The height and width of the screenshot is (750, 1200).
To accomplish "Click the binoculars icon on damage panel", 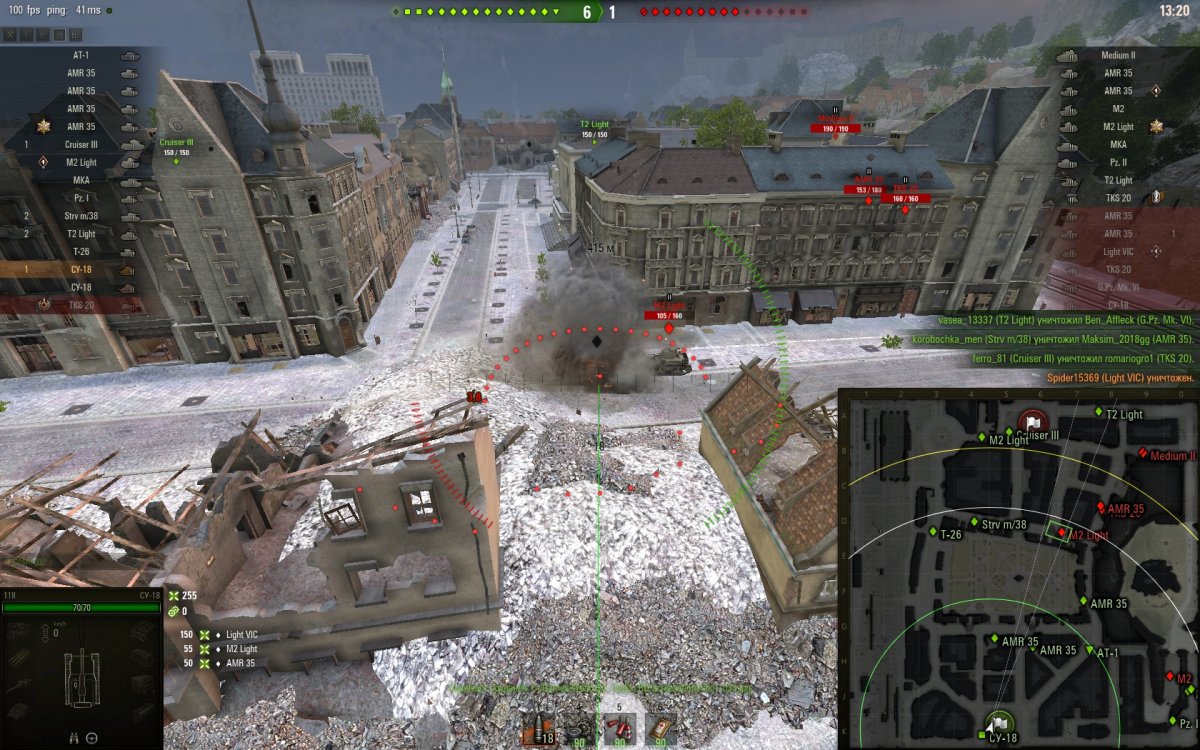I will tap(75, 738).
